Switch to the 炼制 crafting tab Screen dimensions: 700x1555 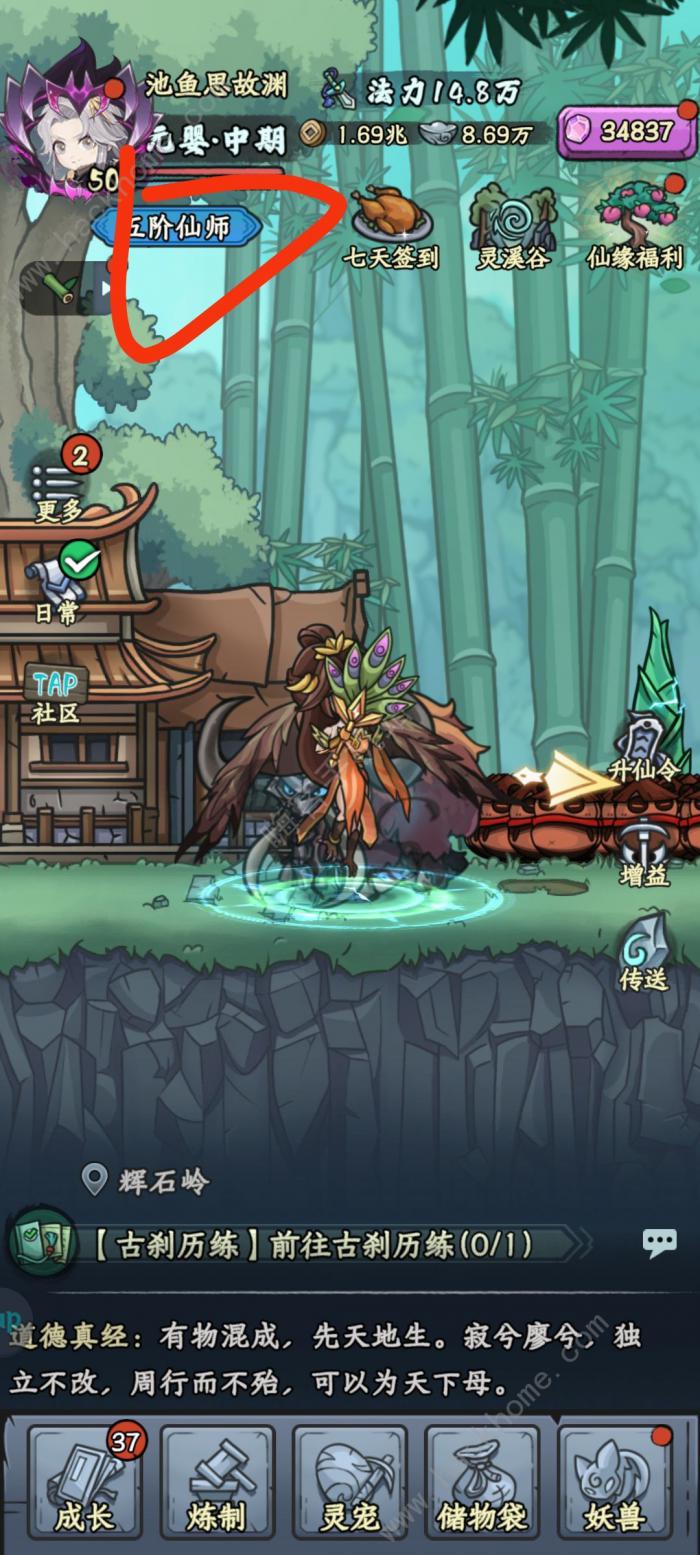tap(217, 1487)
